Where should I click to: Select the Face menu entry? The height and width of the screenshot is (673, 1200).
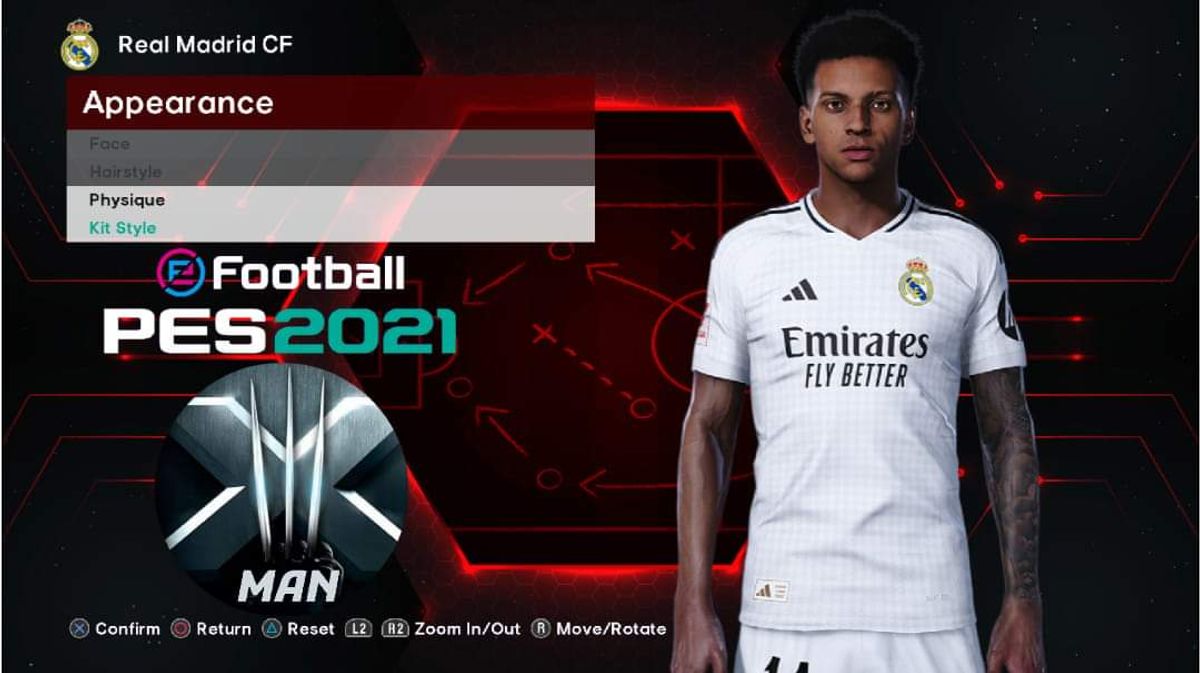tap(110, 144)
